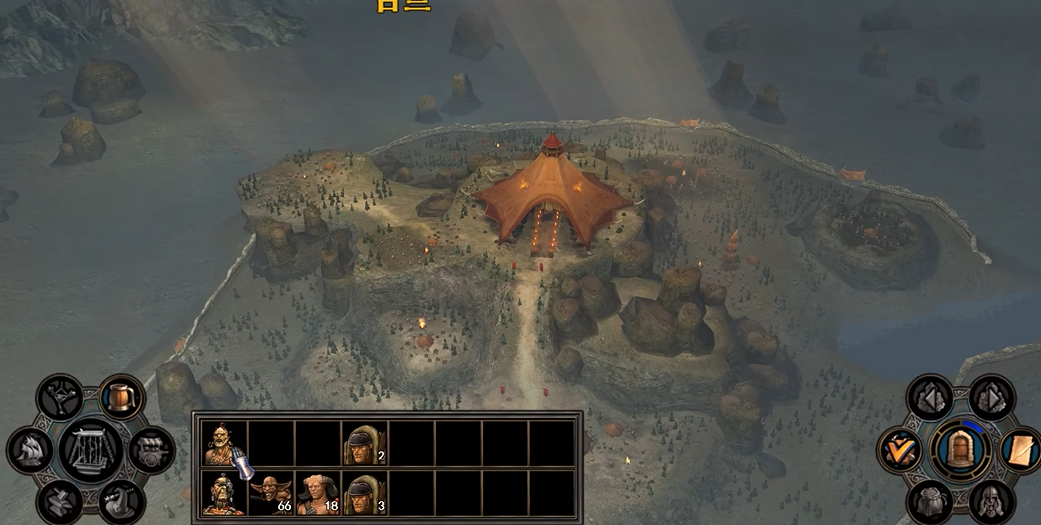Click the orange checkmark build icon
The image size is (1041, 525).
pos(900,449)
